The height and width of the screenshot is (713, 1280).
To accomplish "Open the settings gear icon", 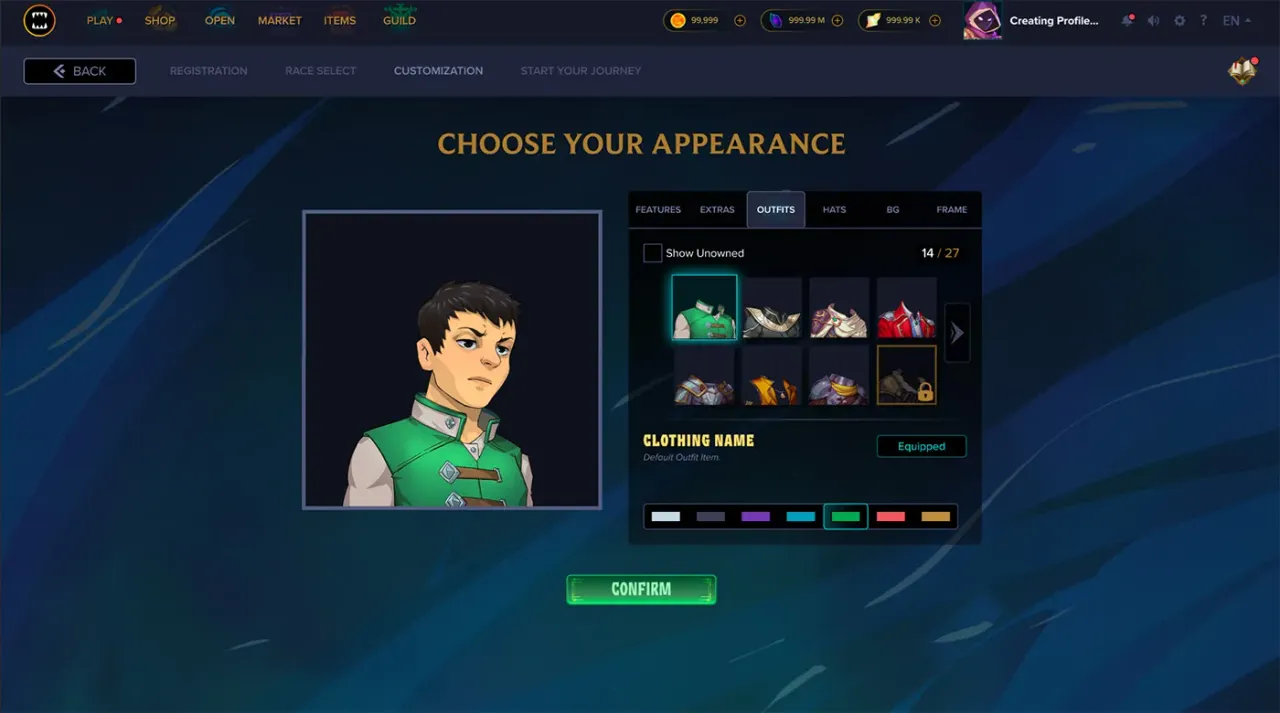I will click(1179, 21).
